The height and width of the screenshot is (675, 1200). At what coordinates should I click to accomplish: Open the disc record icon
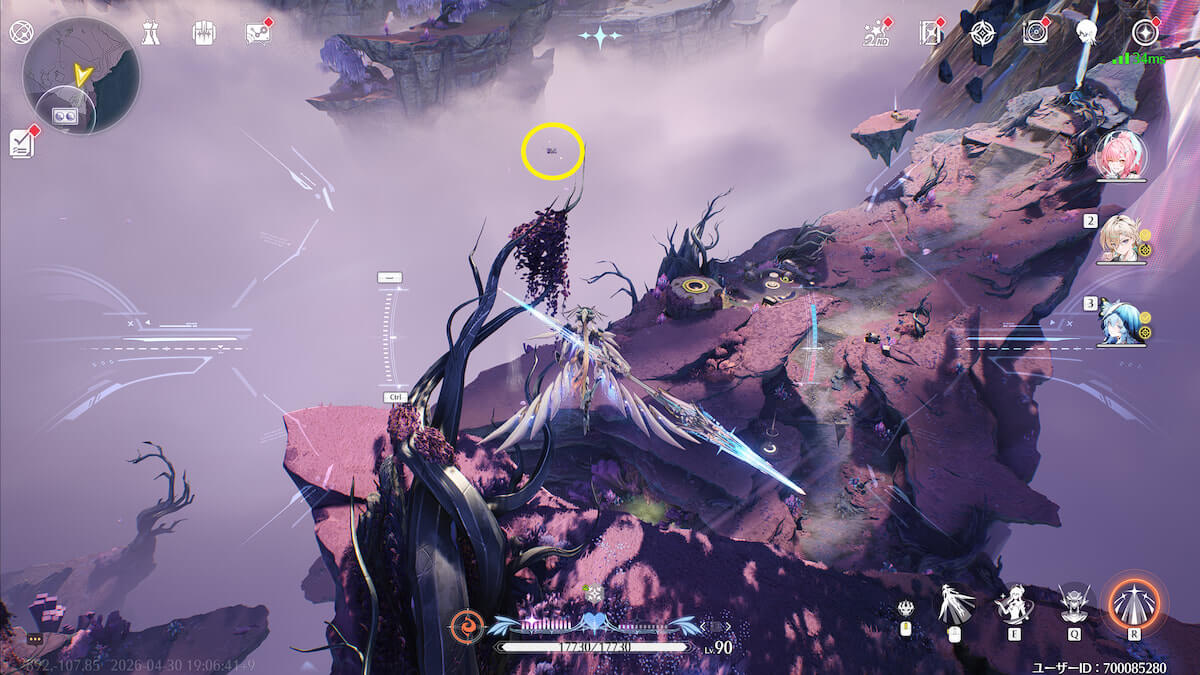1035,33
